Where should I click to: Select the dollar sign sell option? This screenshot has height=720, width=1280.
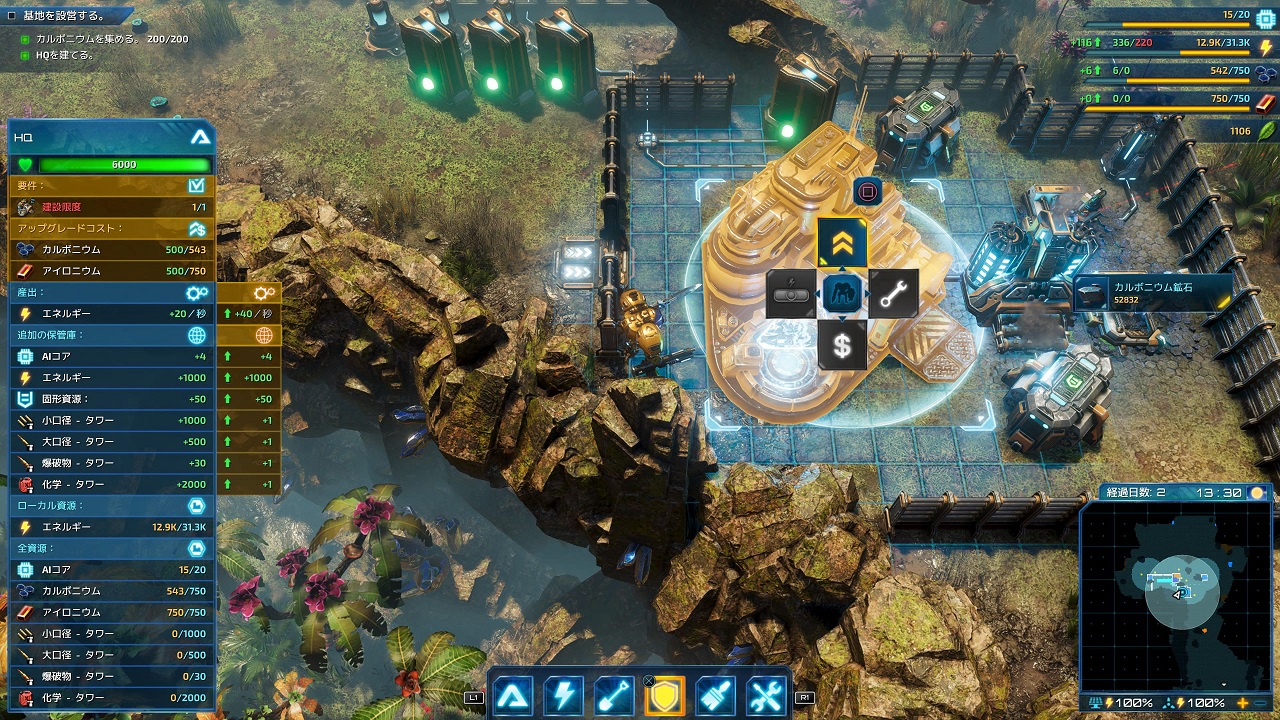coord(842,345)
